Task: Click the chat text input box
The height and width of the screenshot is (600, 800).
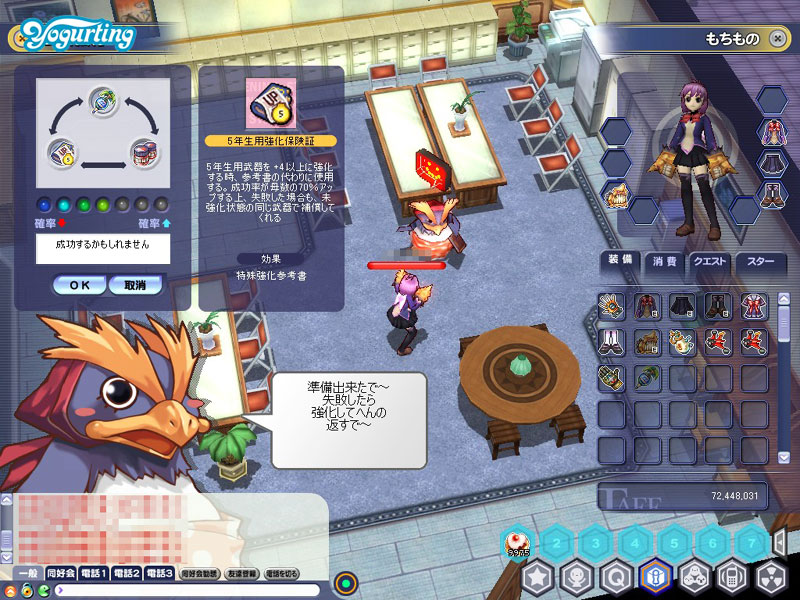Action: [190, 590]
